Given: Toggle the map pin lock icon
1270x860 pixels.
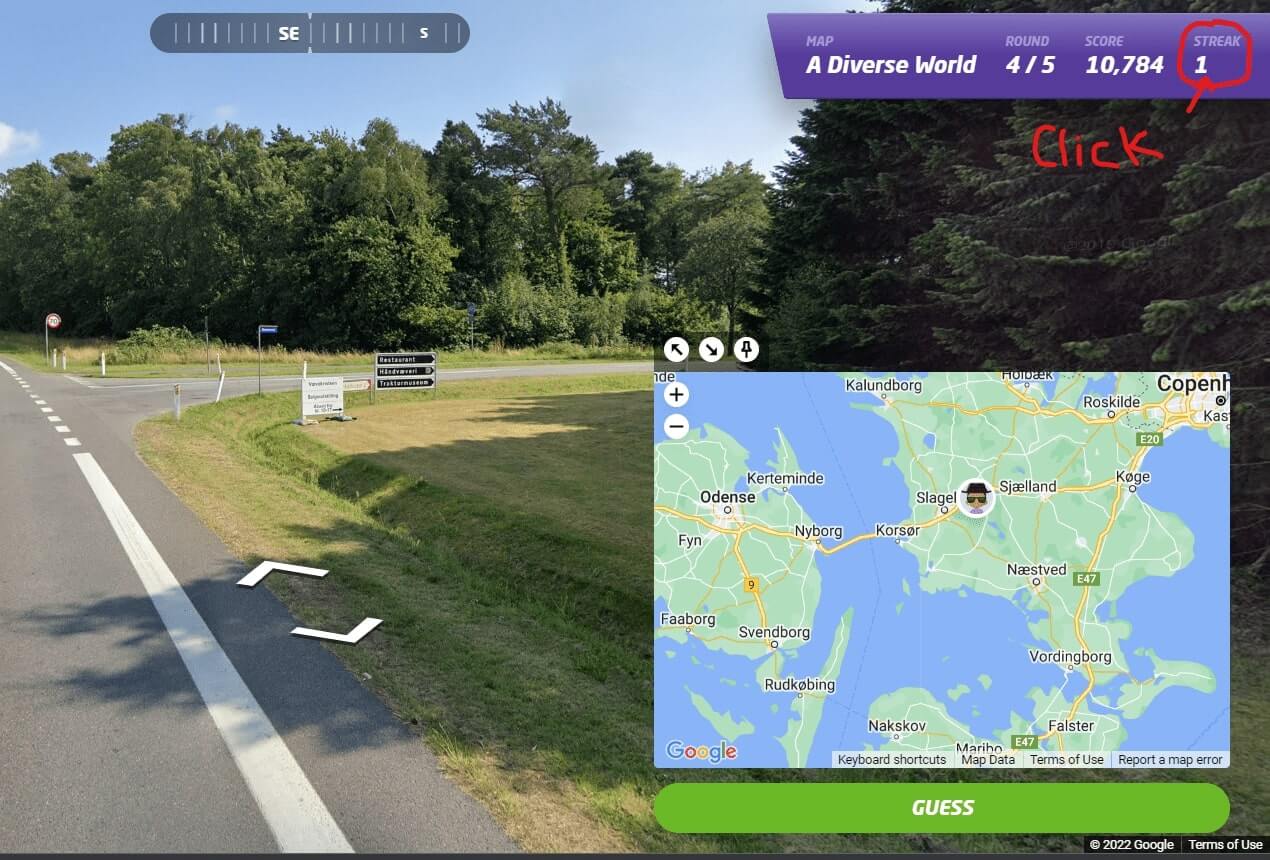Looking at the screenshot, I should click(746, 349).
